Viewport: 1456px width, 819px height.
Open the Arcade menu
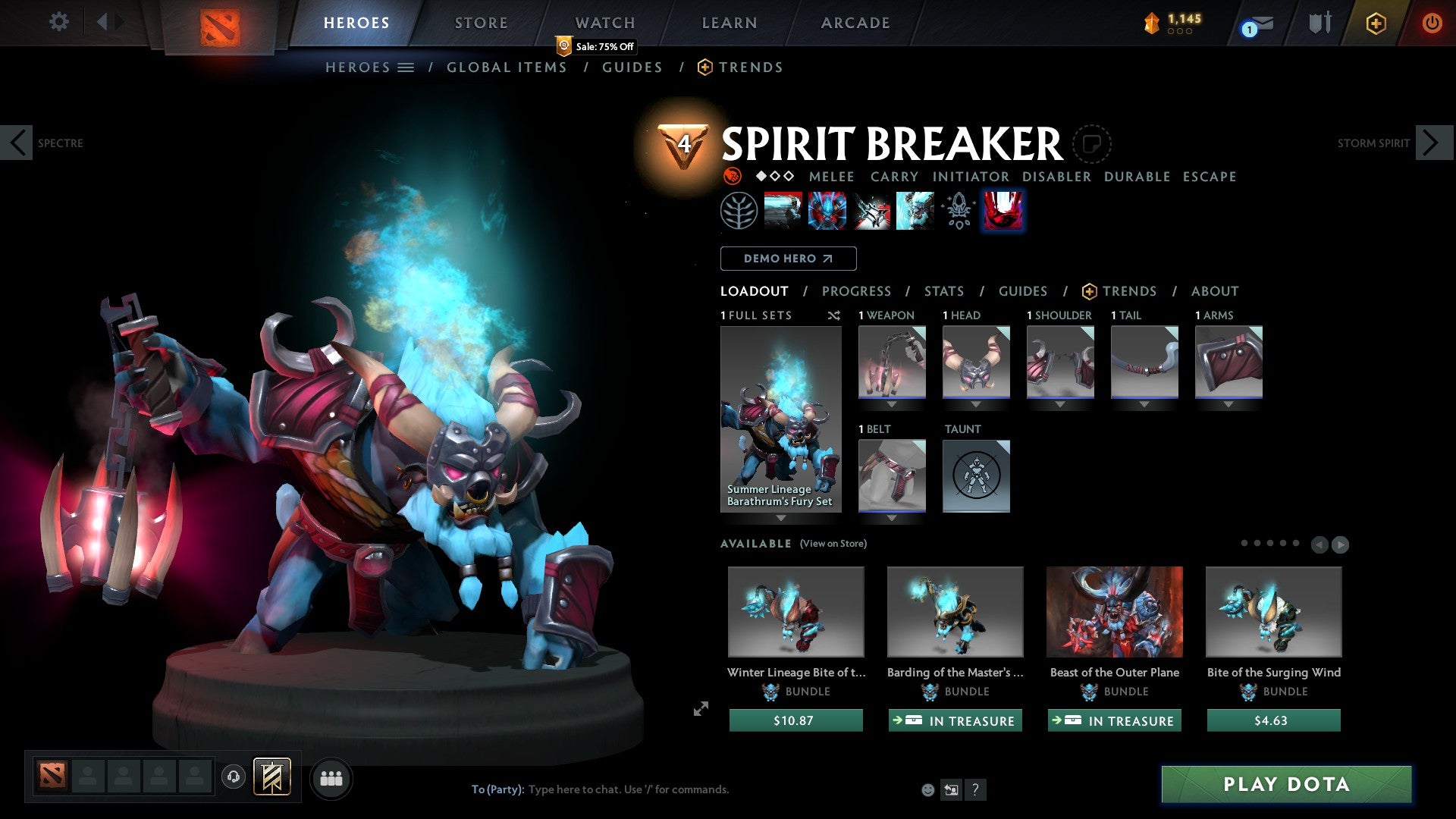(855, 23)
